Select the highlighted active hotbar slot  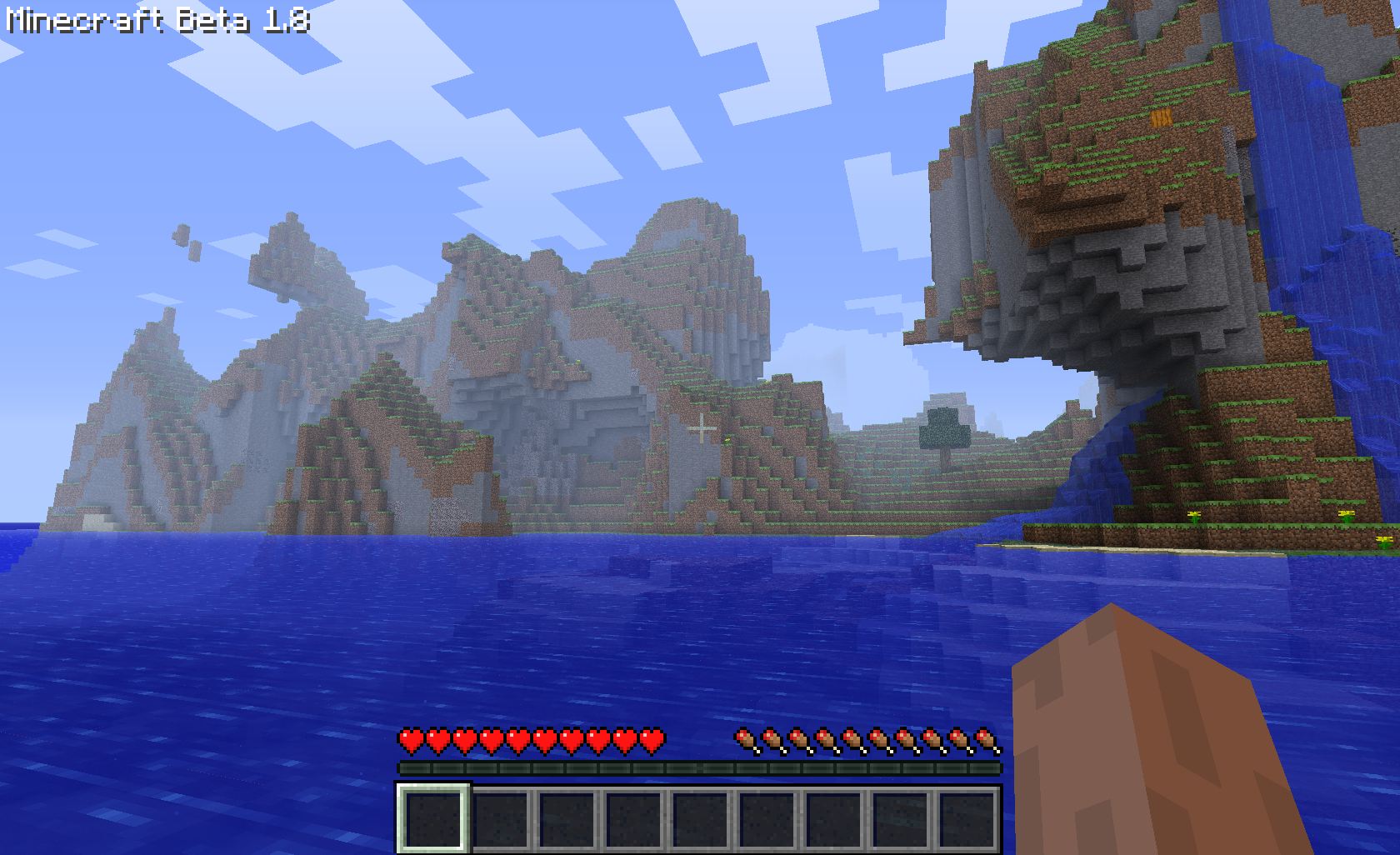pyautogui.click(x=432, y=817)
